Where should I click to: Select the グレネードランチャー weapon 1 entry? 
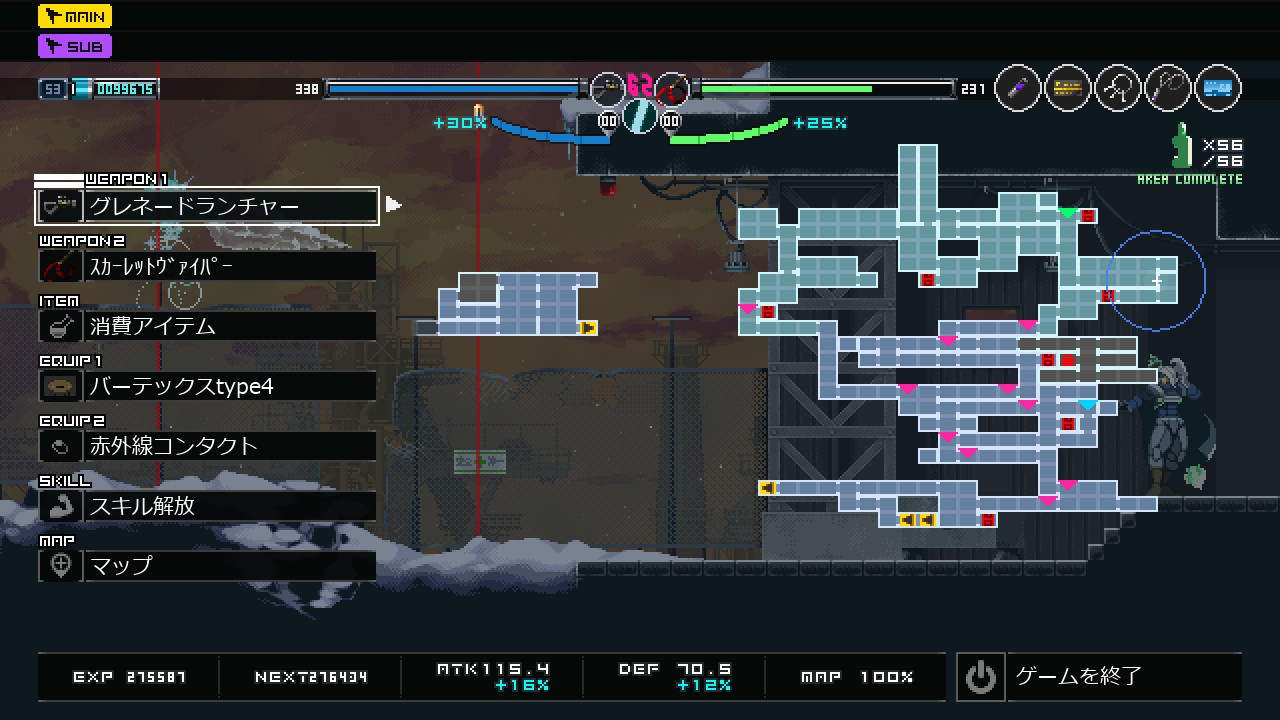click(207, 206)
